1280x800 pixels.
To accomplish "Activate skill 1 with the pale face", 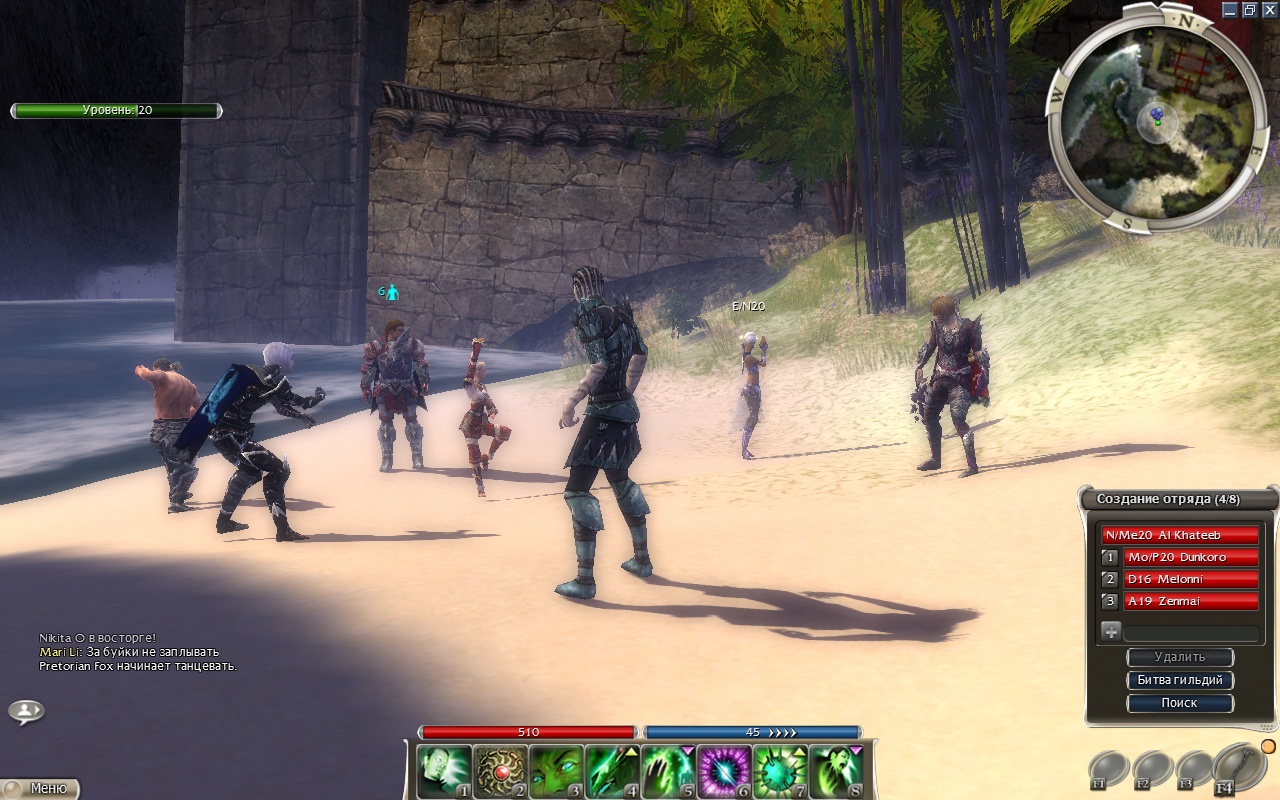I will pyautogui.click(x=444, y=771).
